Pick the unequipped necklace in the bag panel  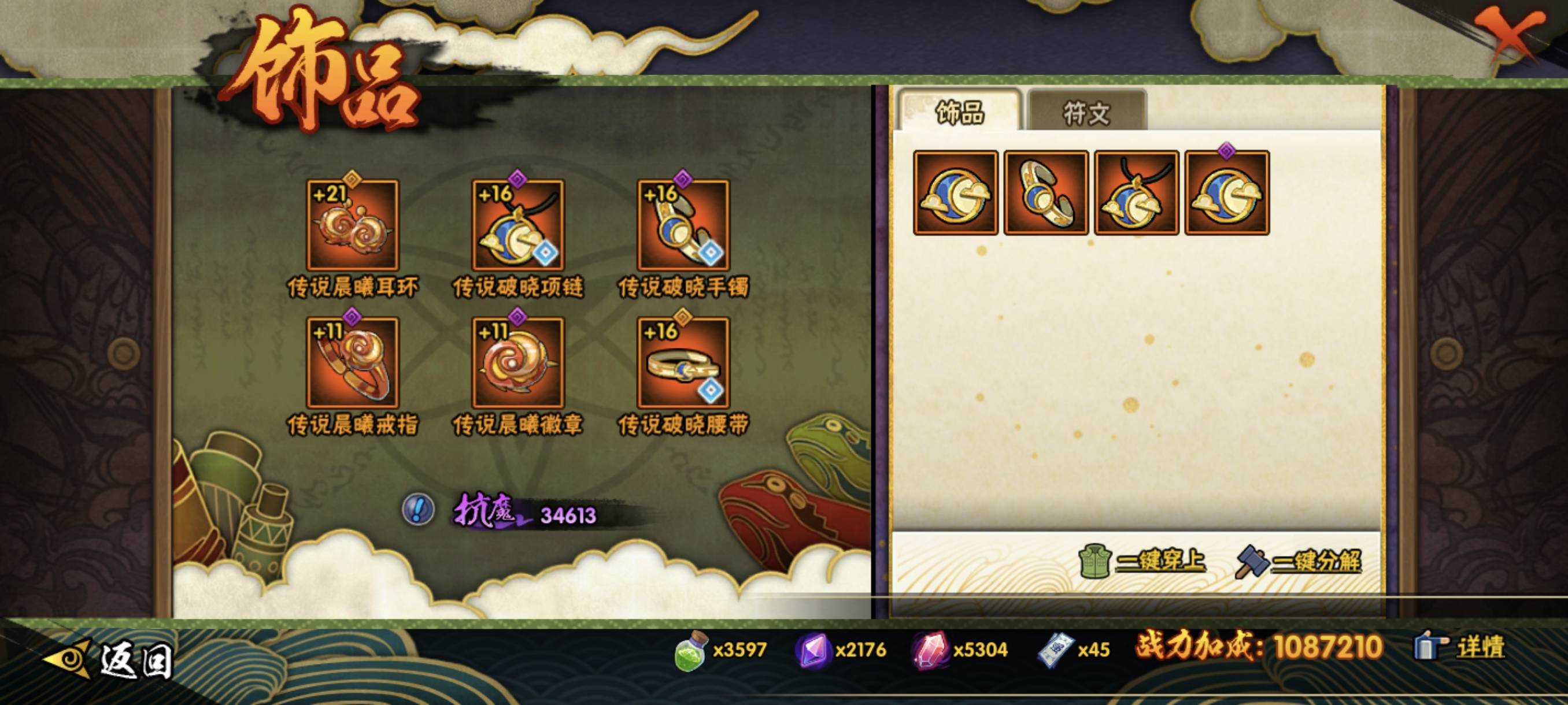point(1137,193)
